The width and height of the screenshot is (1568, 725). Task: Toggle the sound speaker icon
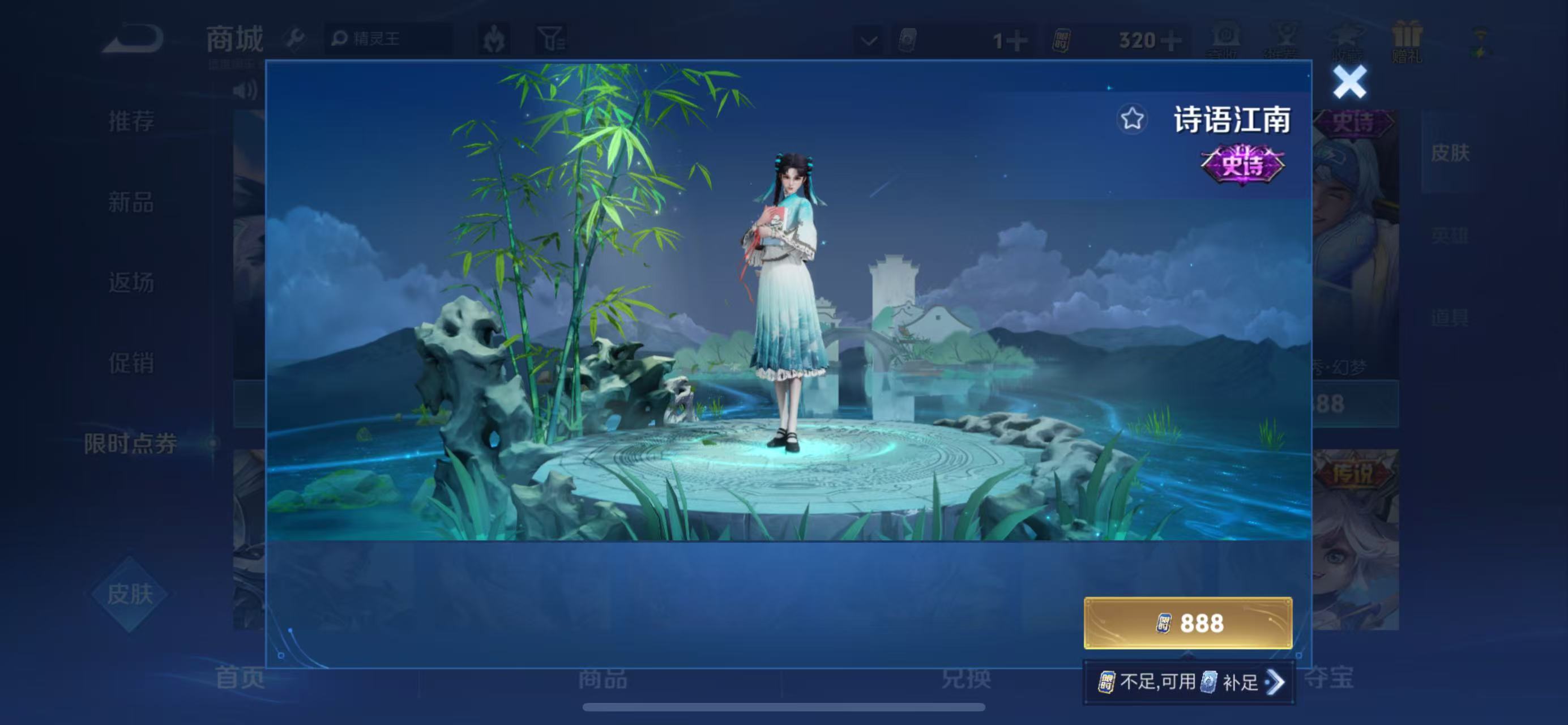(245, 91)
